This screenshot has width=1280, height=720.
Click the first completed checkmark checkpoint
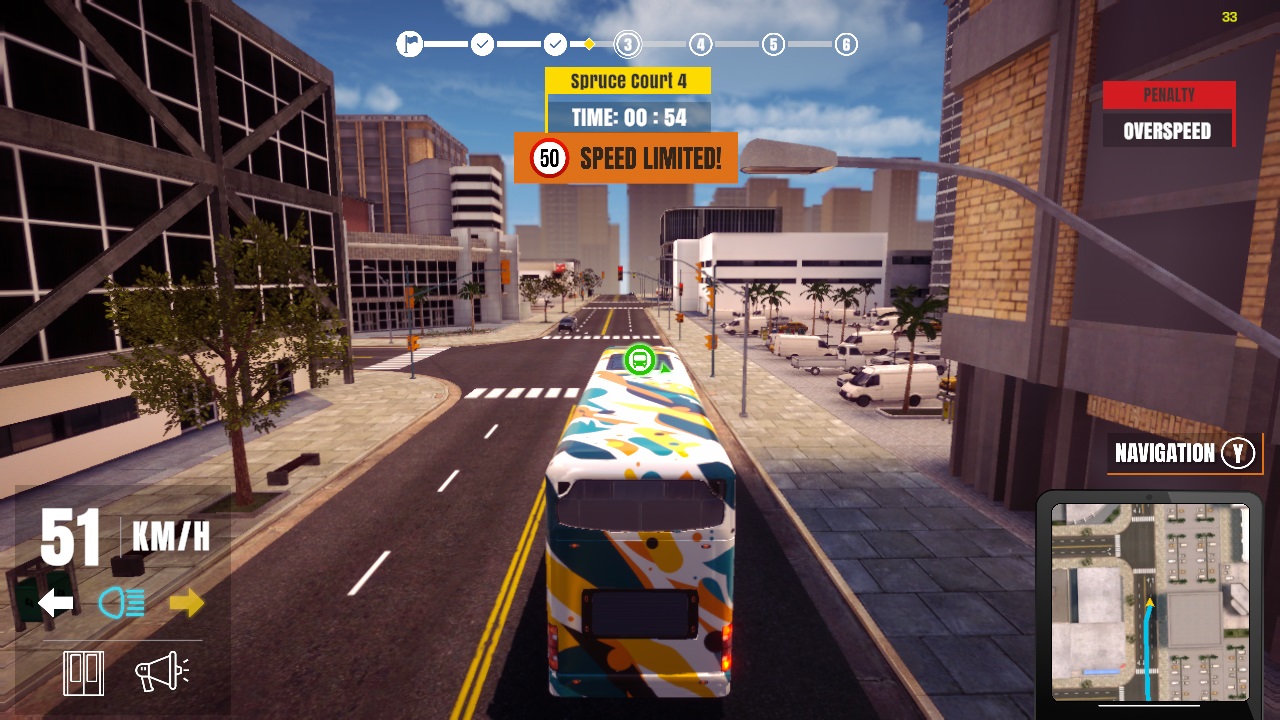click(x=482, y=44)
